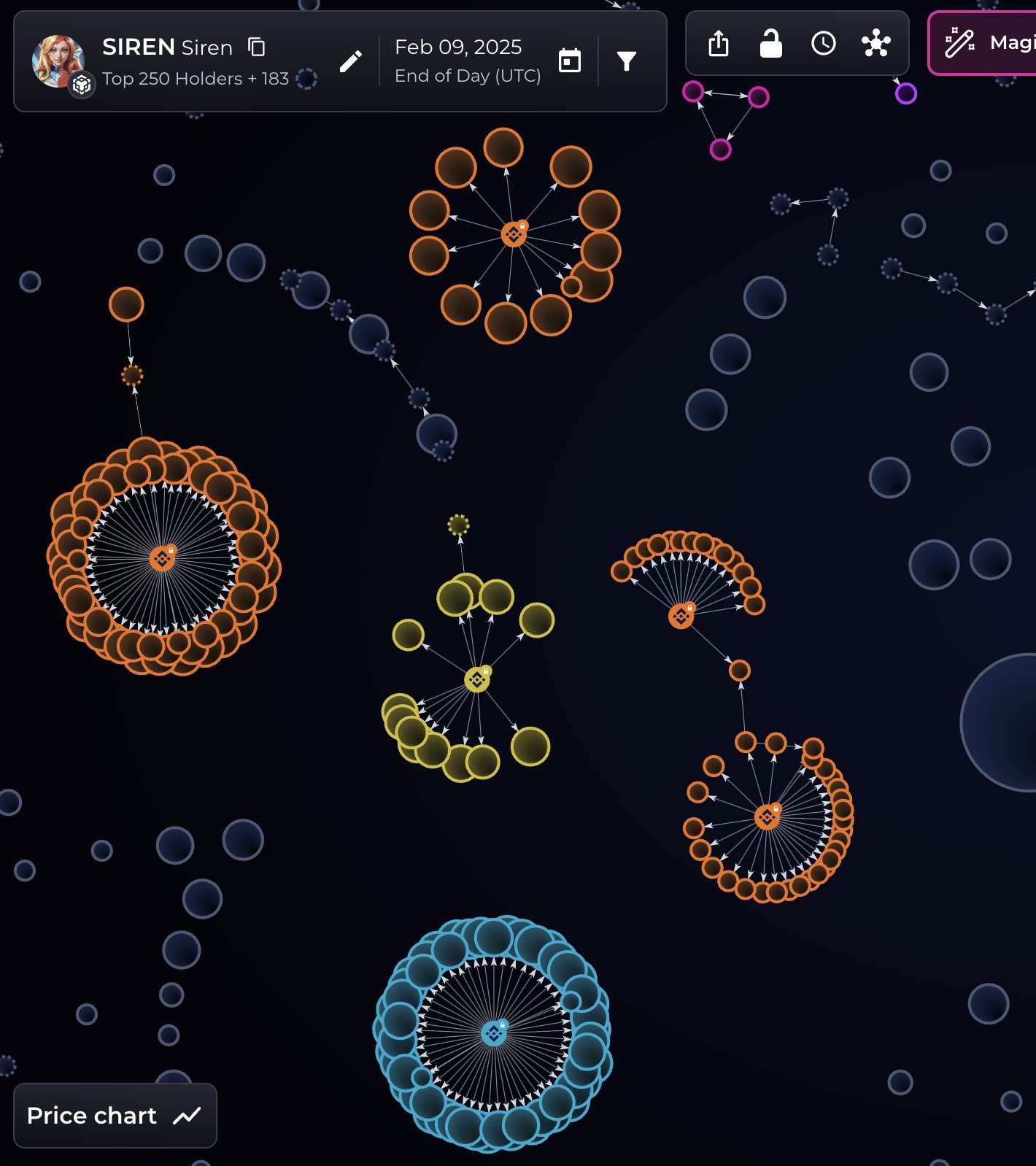Click the share export icon
Image resolution: width=1036 pixels, height=1166 pixels.
point(719,44)
